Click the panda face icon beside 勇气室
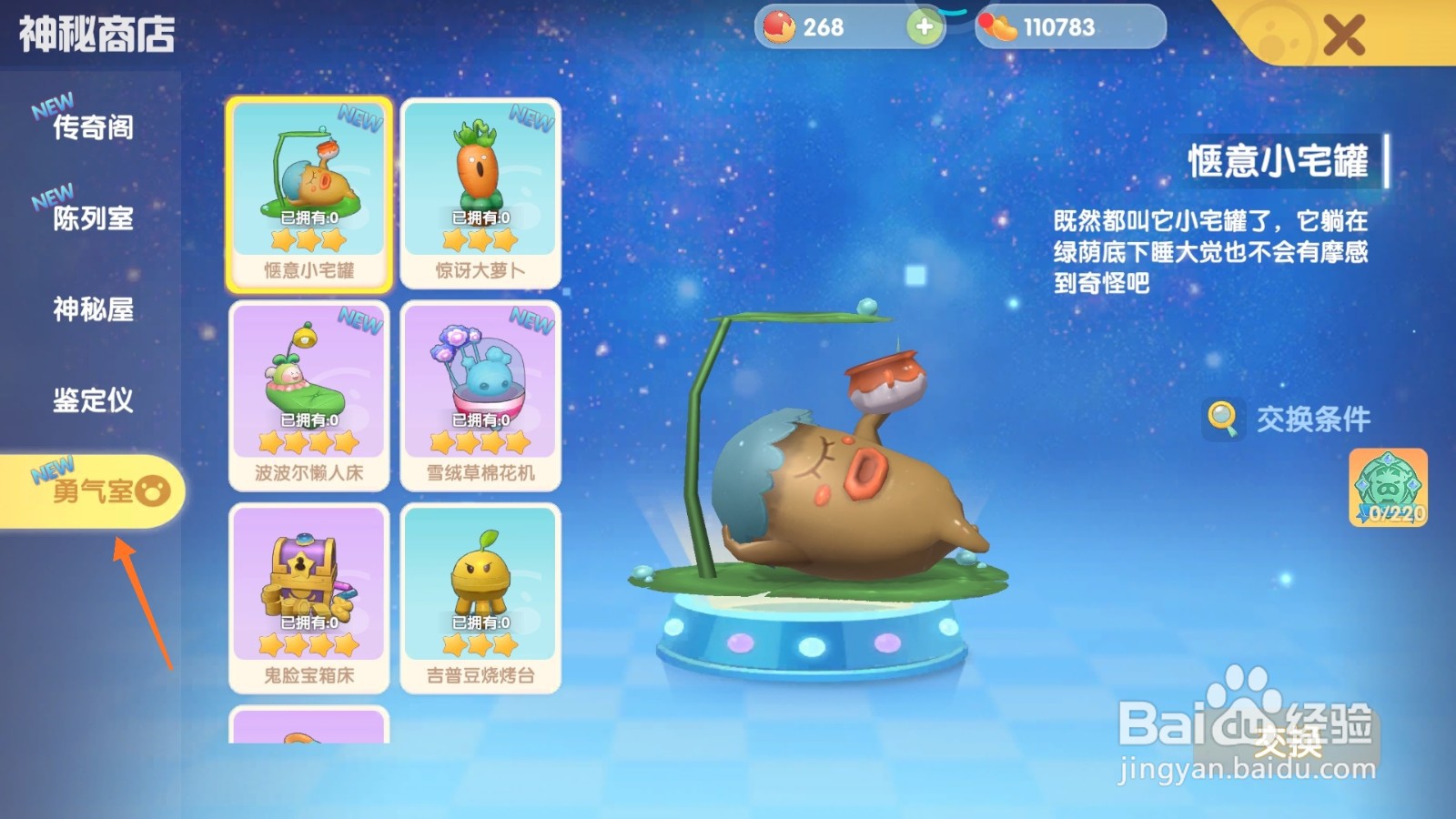The image size is (1456, 819). point(155,489)
